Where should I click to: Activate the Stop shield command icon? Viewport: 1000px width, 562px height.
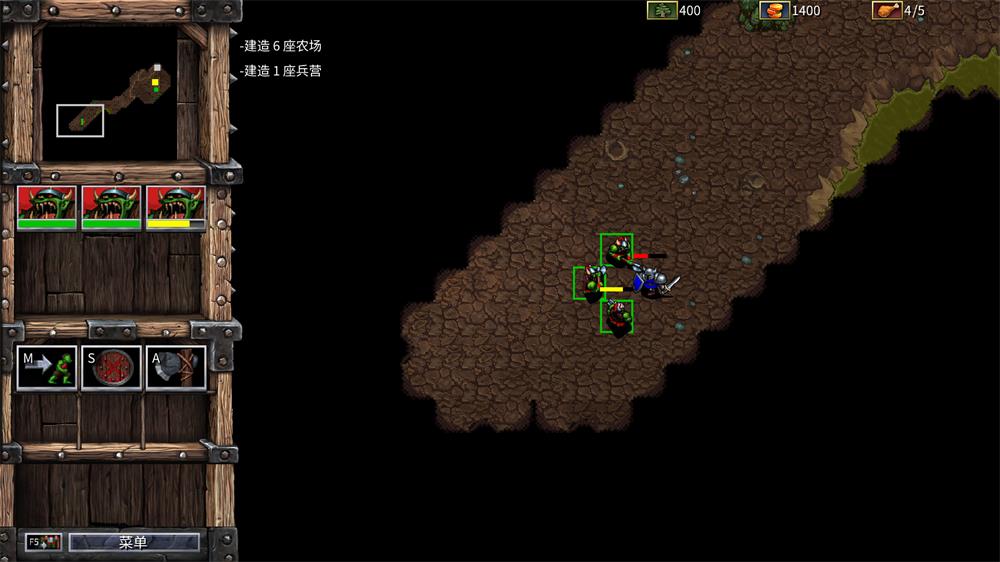point(111,368)
